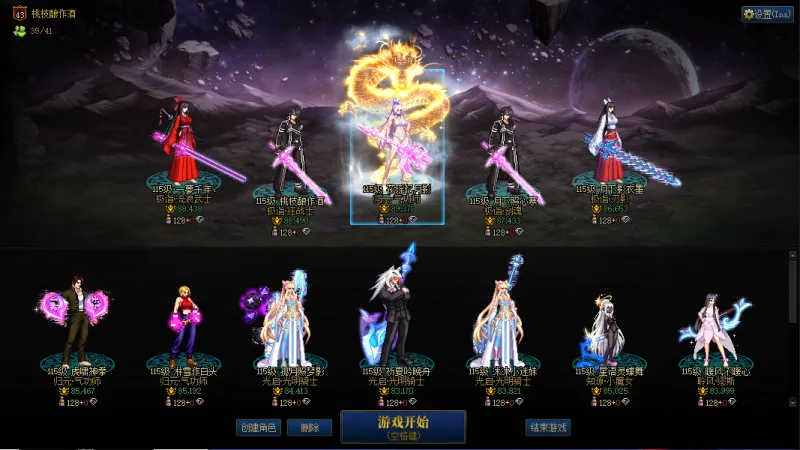Choose the 删除 delete character button
The height and width of the screenshot is (450, 800).
(x=309, y=427)
